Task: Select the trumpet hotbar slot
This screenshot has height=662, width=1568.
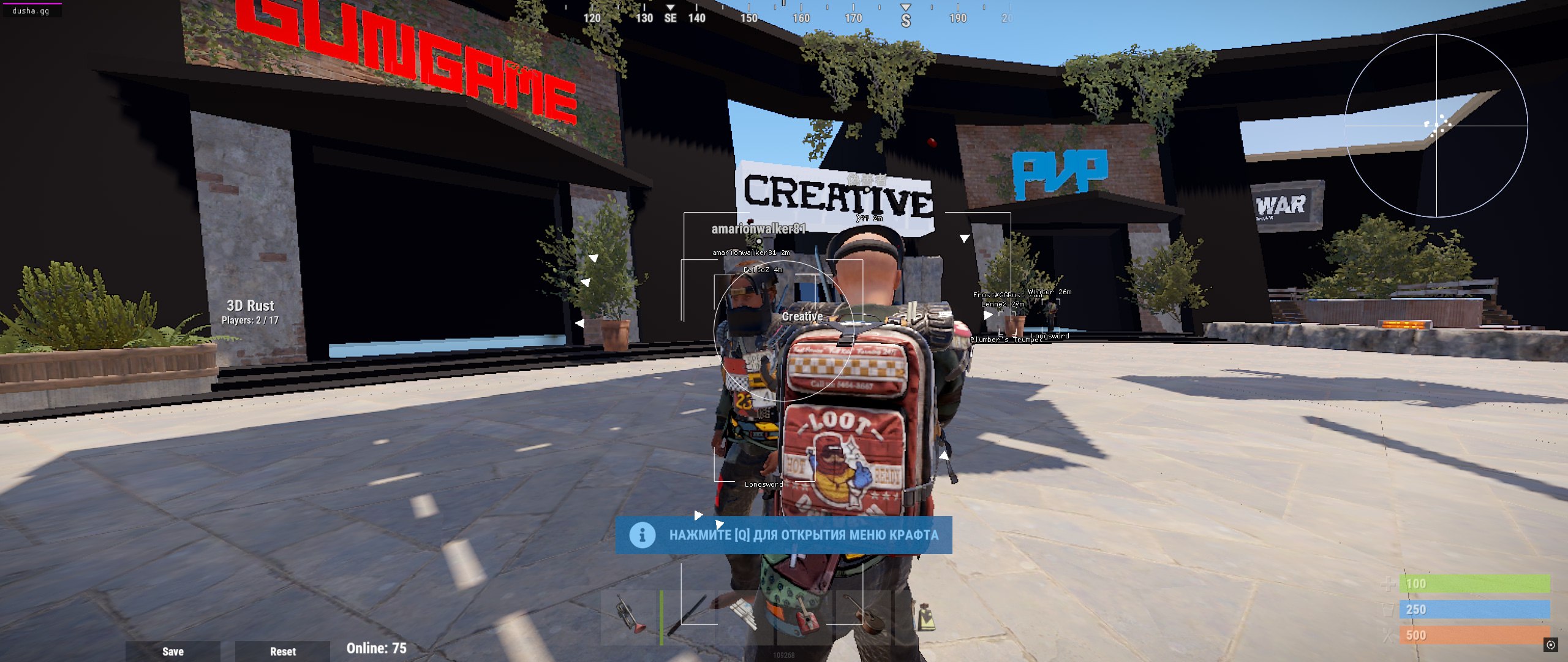Action: coord(629,617)
